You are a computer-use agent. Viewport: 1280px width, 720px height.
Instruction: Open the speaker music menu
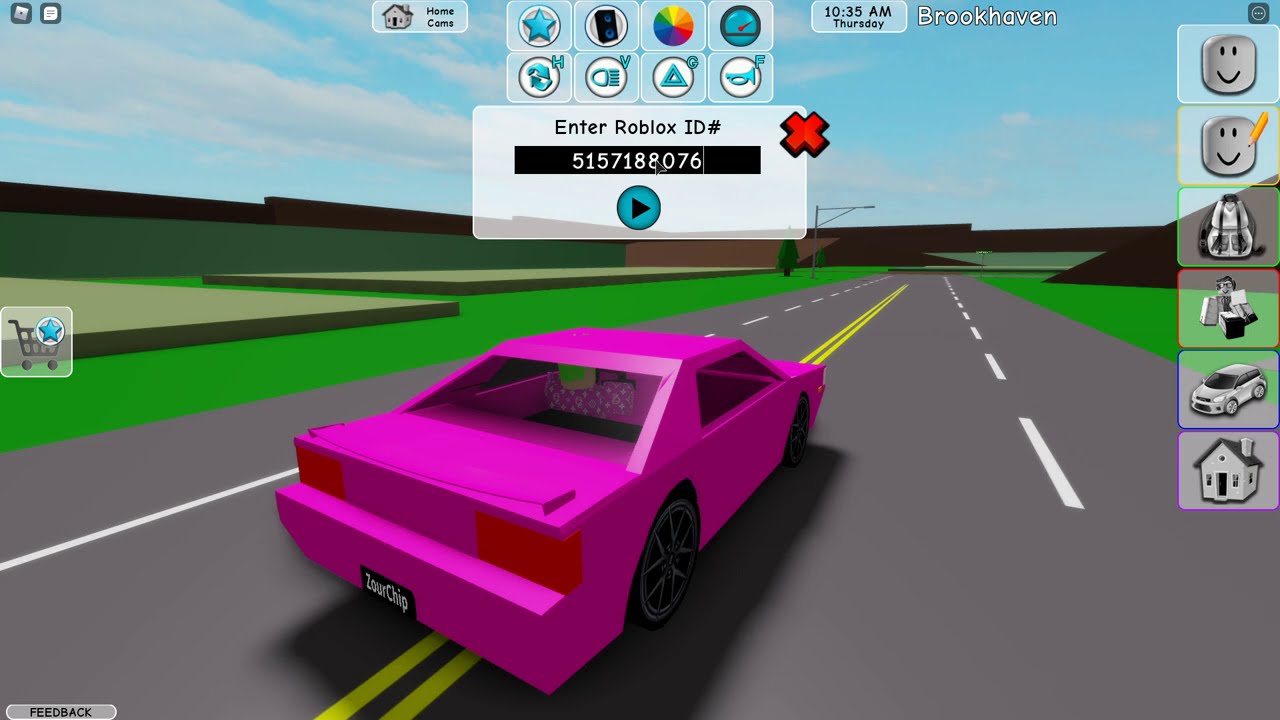point(606,26)
